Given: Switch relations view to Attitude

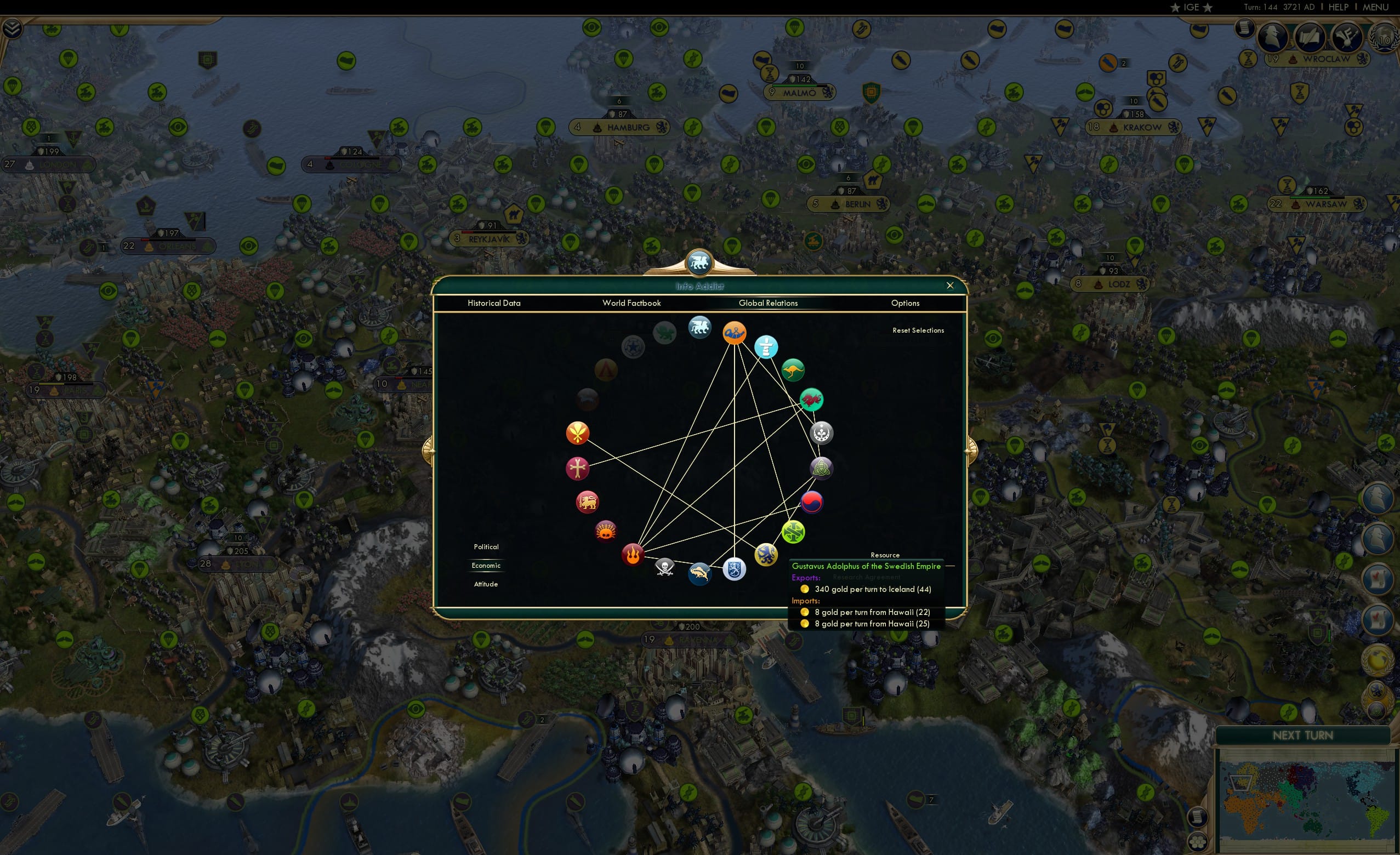Looking at the screenshot, I should (486, 584).
